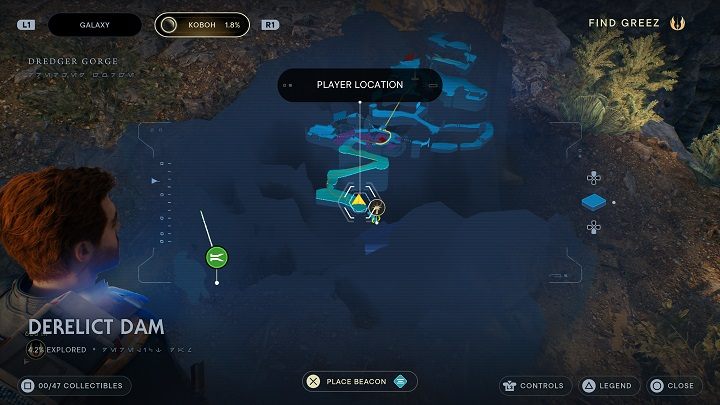Place a beacon on the map
Screen dimensions: 720x405
click(359, 381)
